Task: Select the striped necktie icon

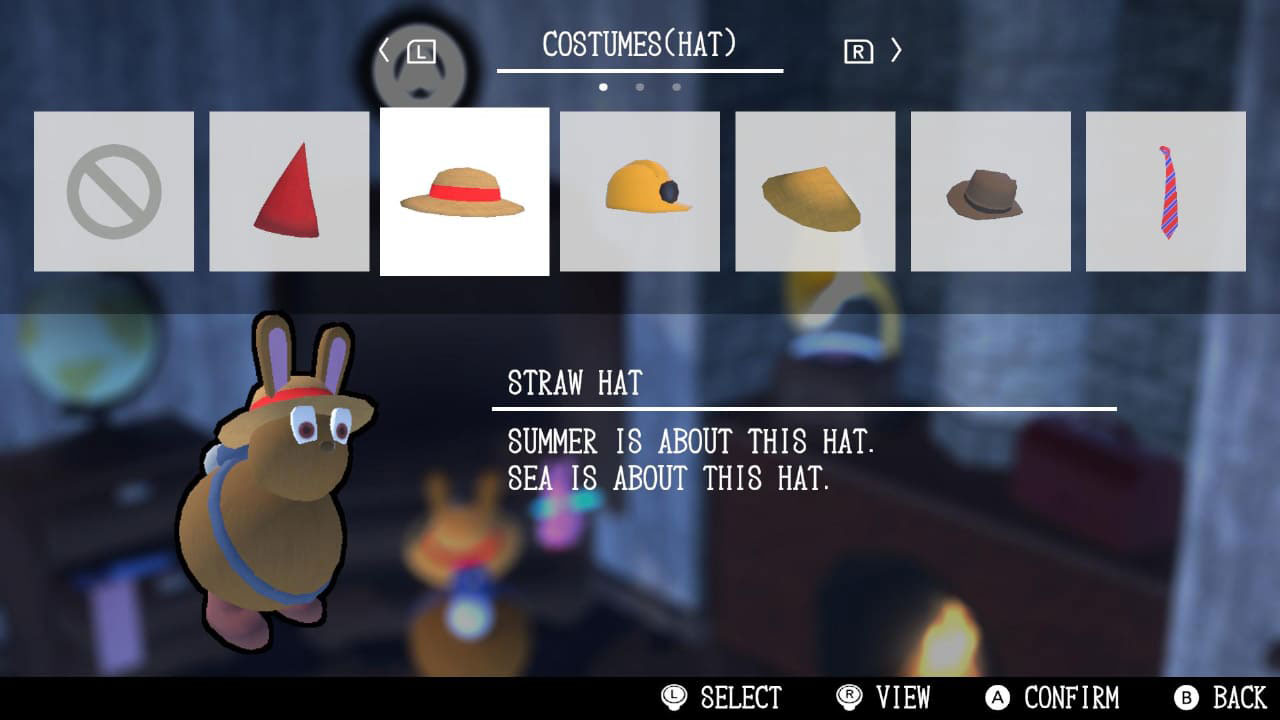Action: 1166,190
